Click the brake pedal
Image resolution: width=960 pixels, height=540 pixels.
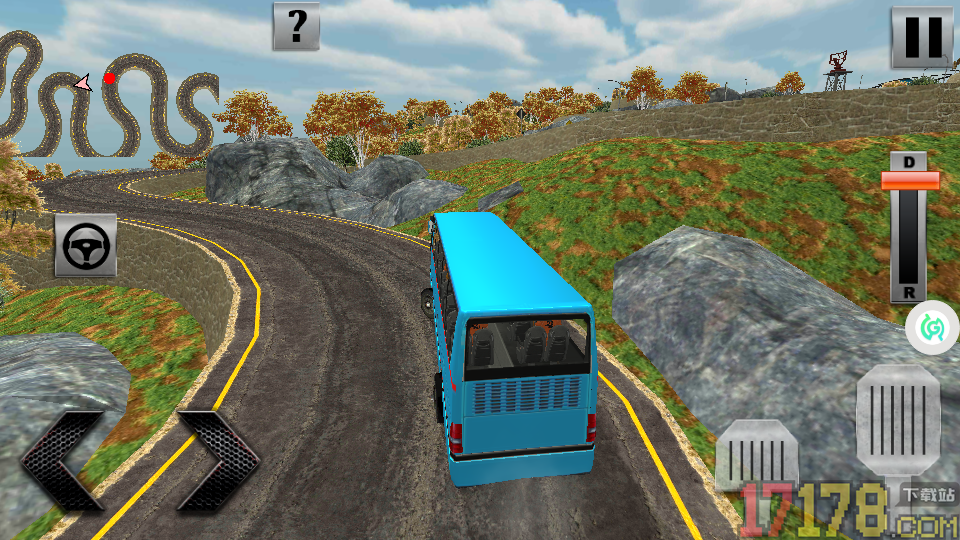tap(757, 460)
